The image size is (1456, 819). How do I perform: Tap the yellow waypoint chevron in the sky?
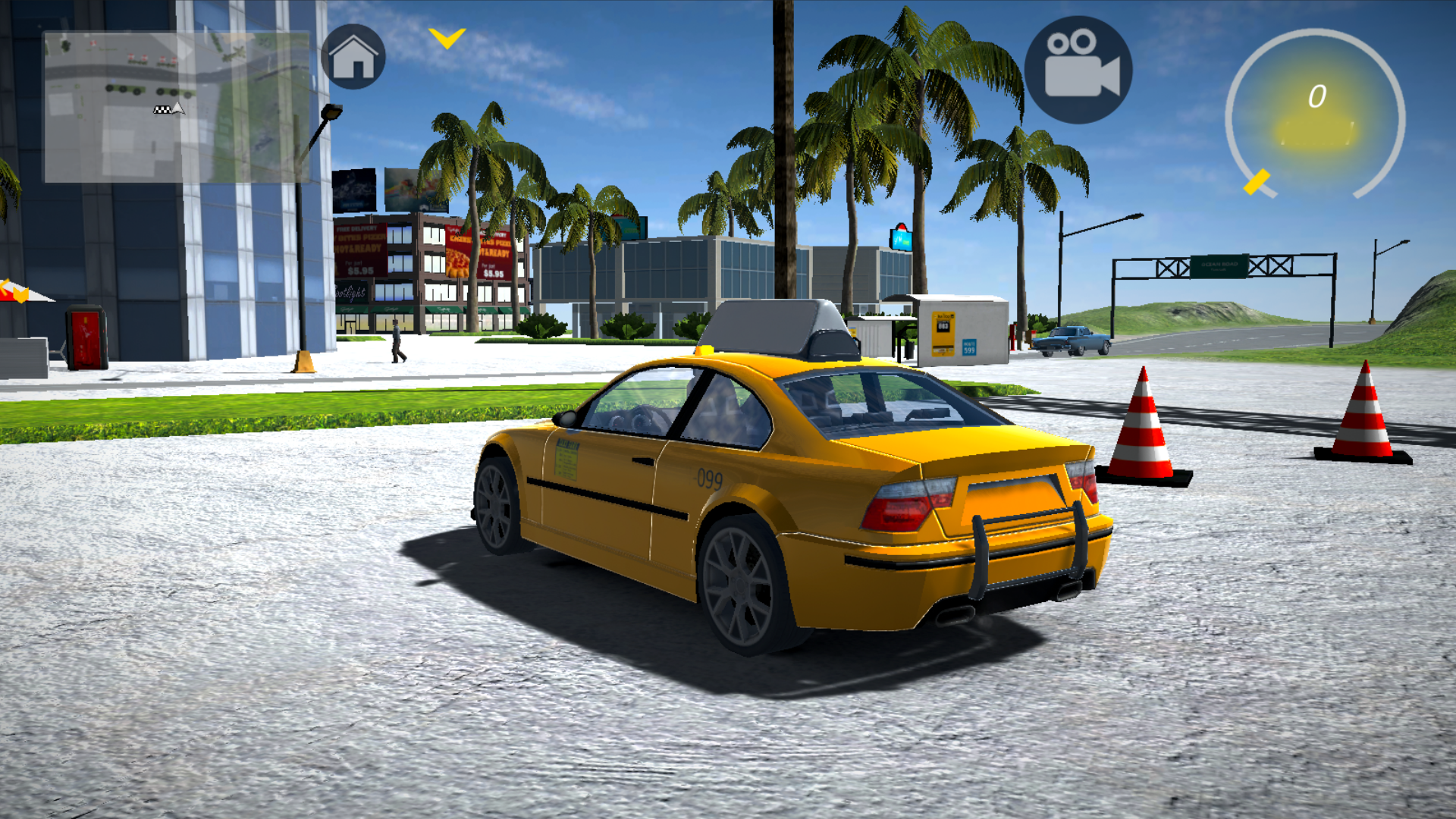click(446, 38)
